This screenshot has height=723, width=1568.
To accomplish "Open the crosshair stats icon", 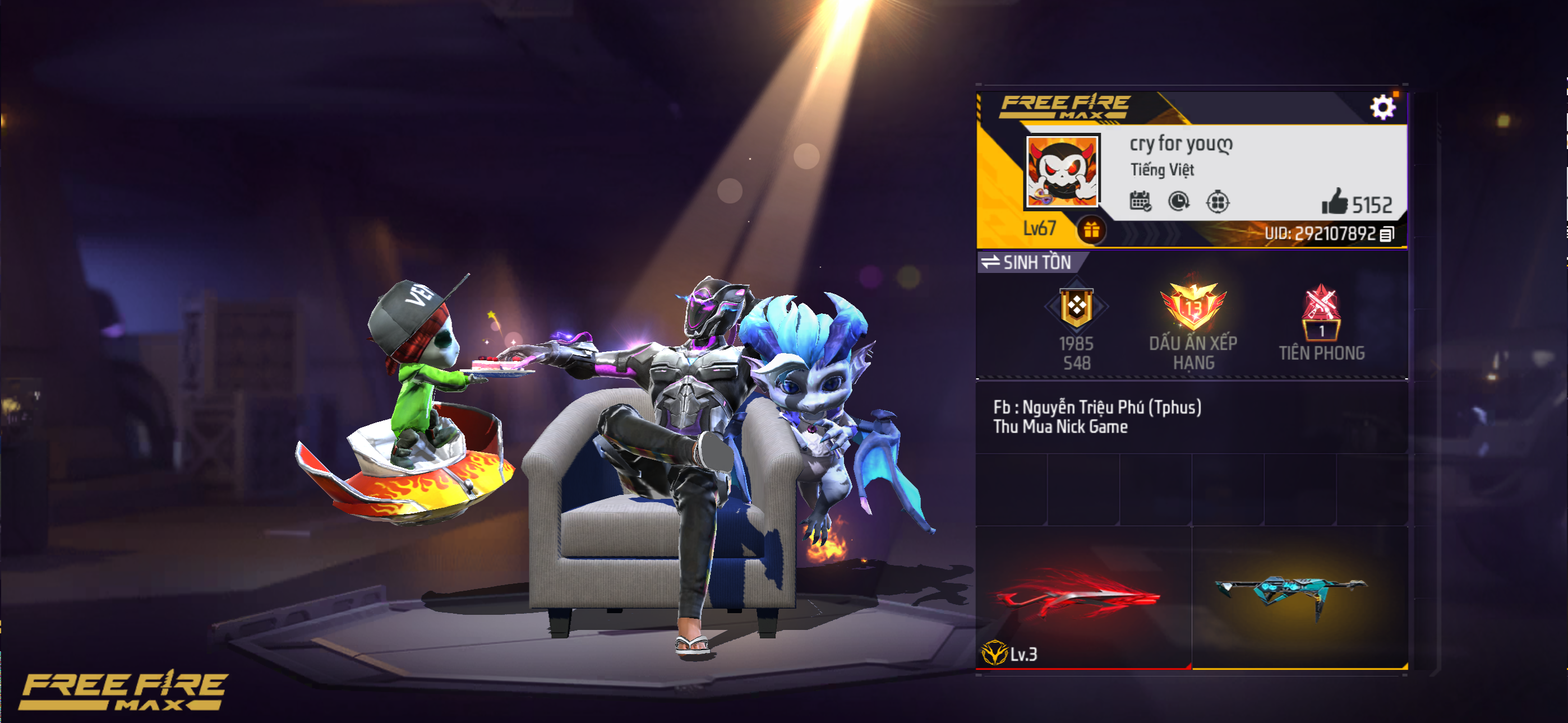I will pos(1217,201).
